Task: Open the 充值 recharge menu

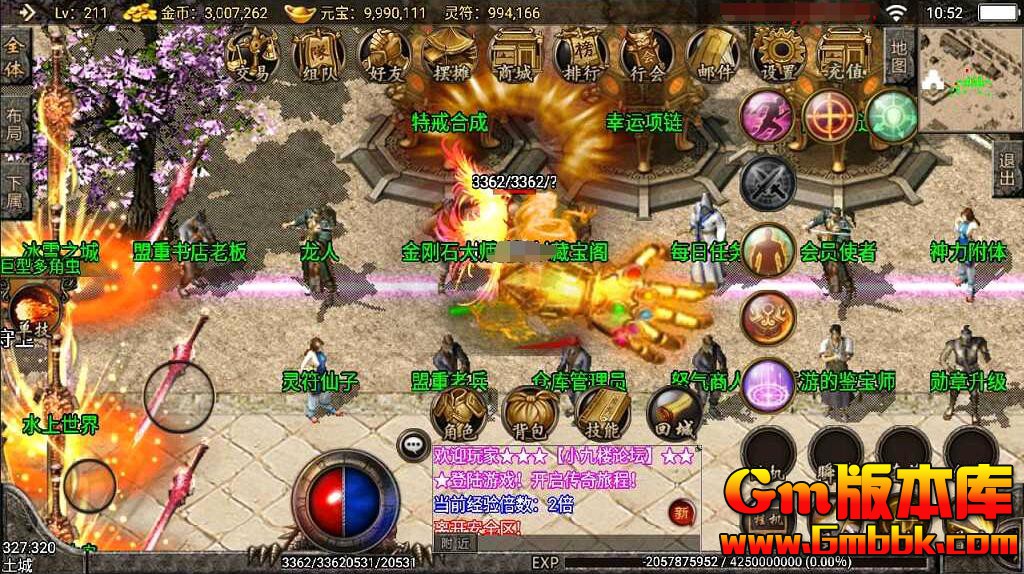Action: [x=843, y=53]
